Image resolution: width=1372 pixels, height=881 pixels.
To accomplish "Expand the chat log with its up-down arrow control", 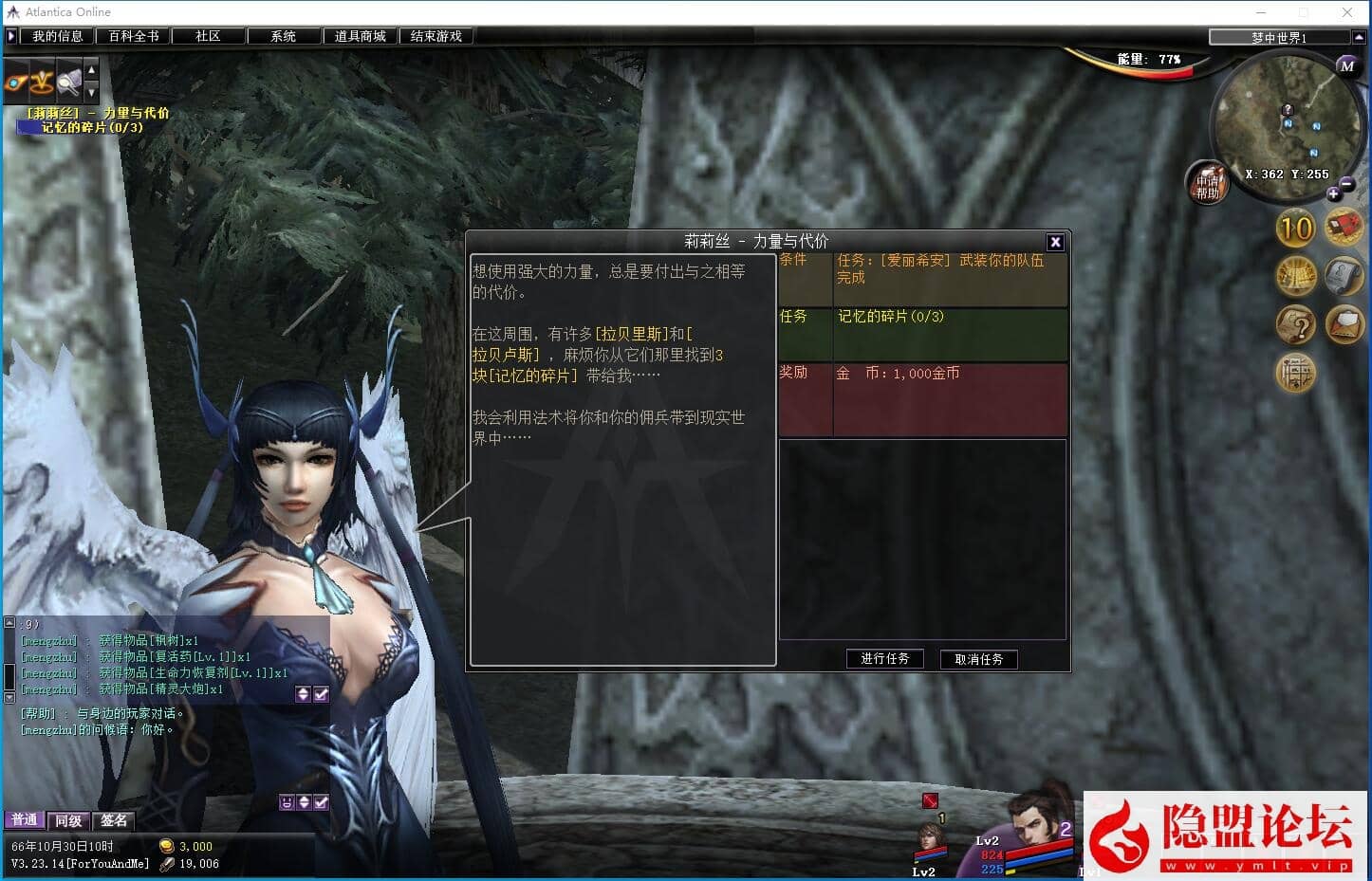I will 304,802.
